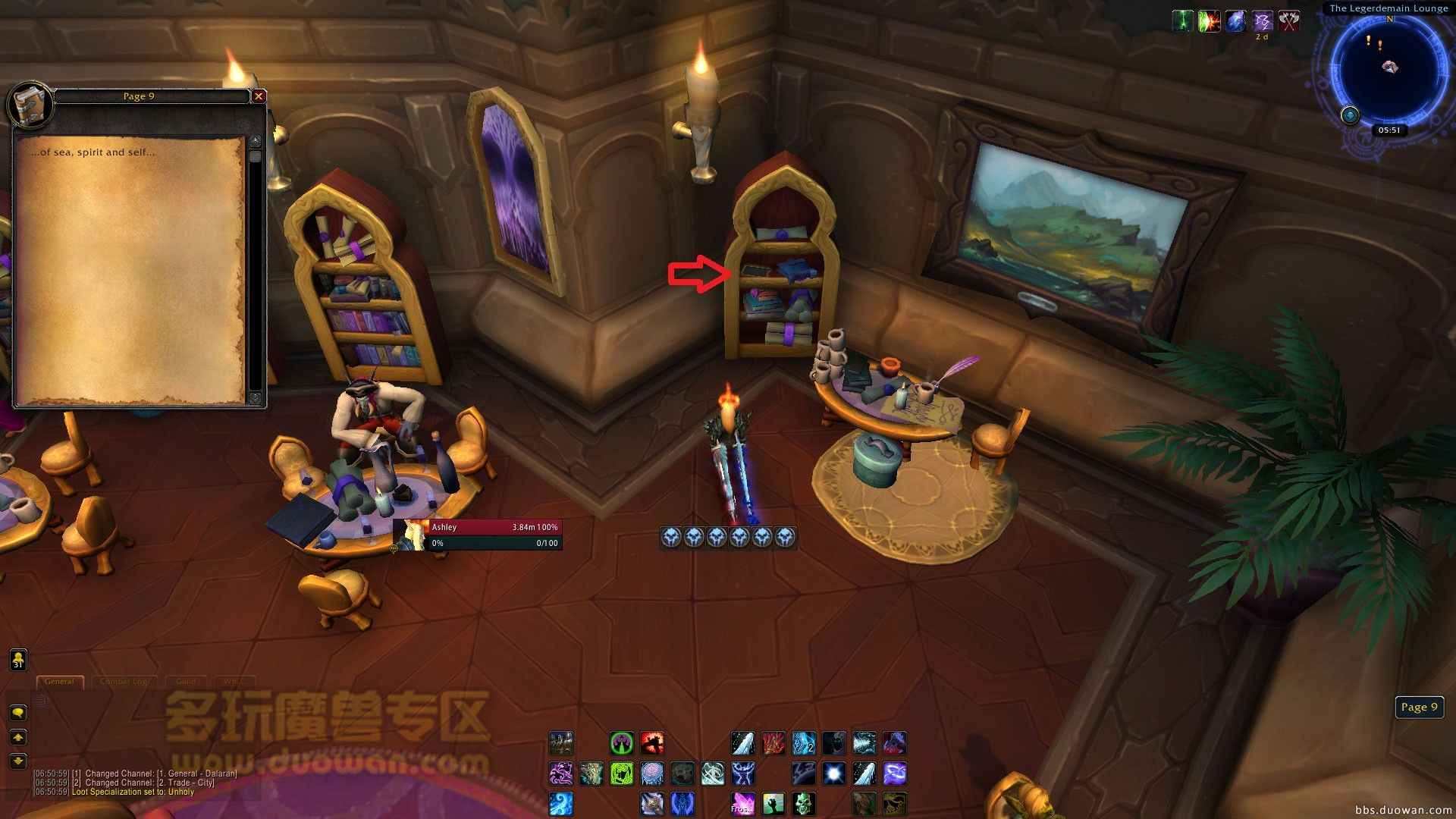Activate the blue swirl ability icon
The image size is (1456, 819).
click(x=560, y=803)
